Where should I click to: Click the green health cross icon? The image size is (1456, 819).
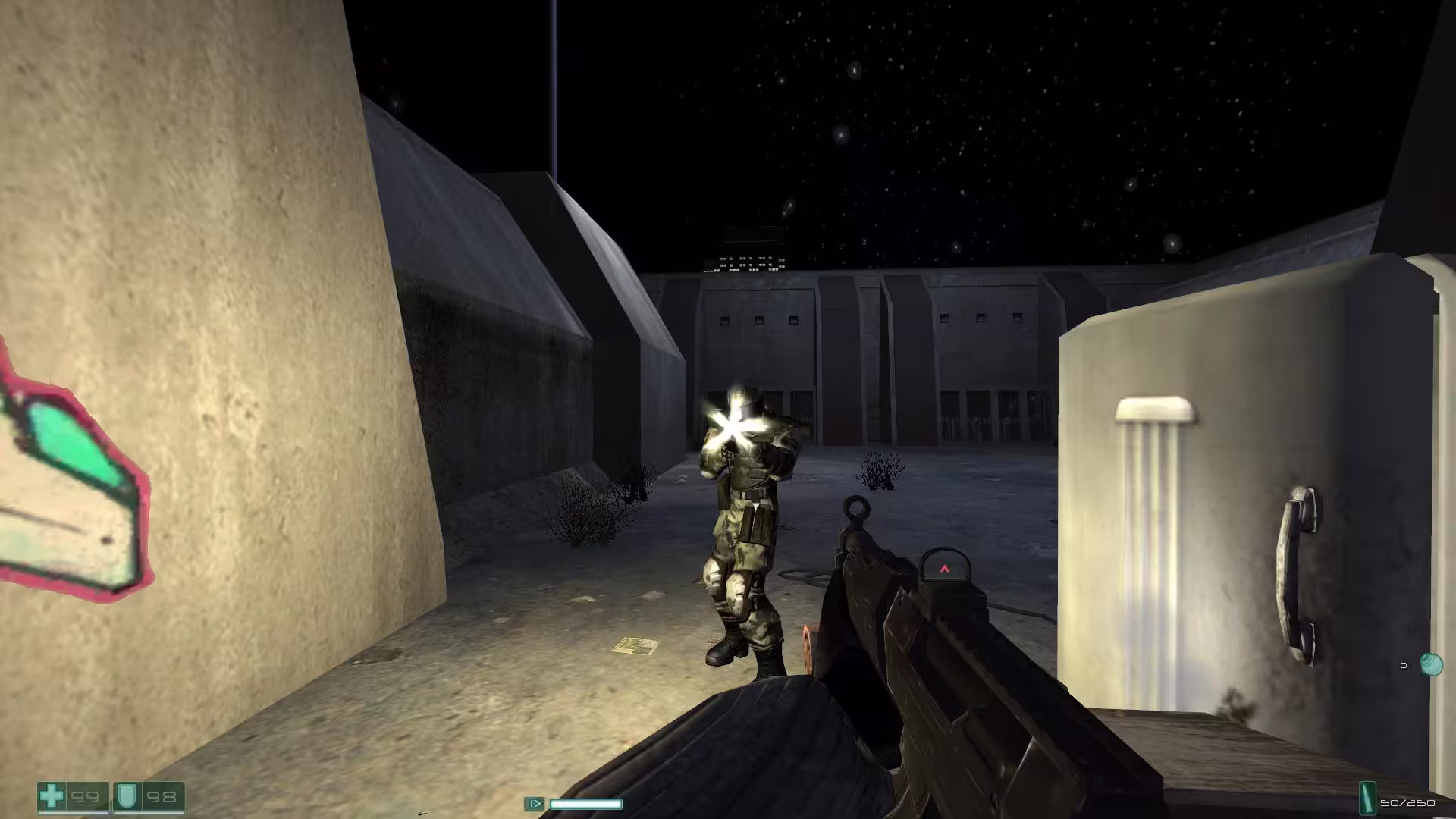pos(52,796)
